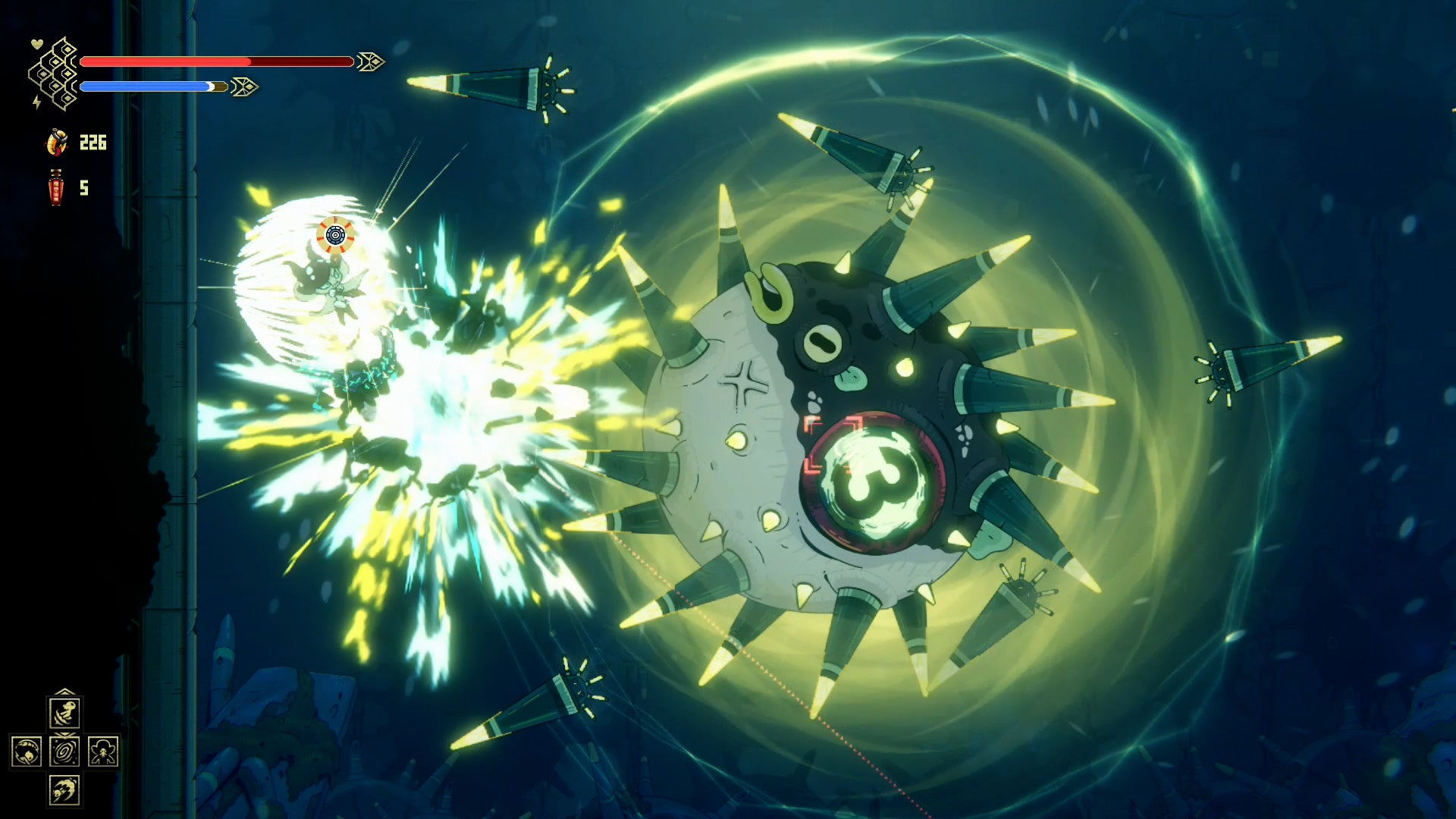1456x819 pixels.
Task: Click the golden horn currency icon beside 226
Action: [x=57, y=143]
